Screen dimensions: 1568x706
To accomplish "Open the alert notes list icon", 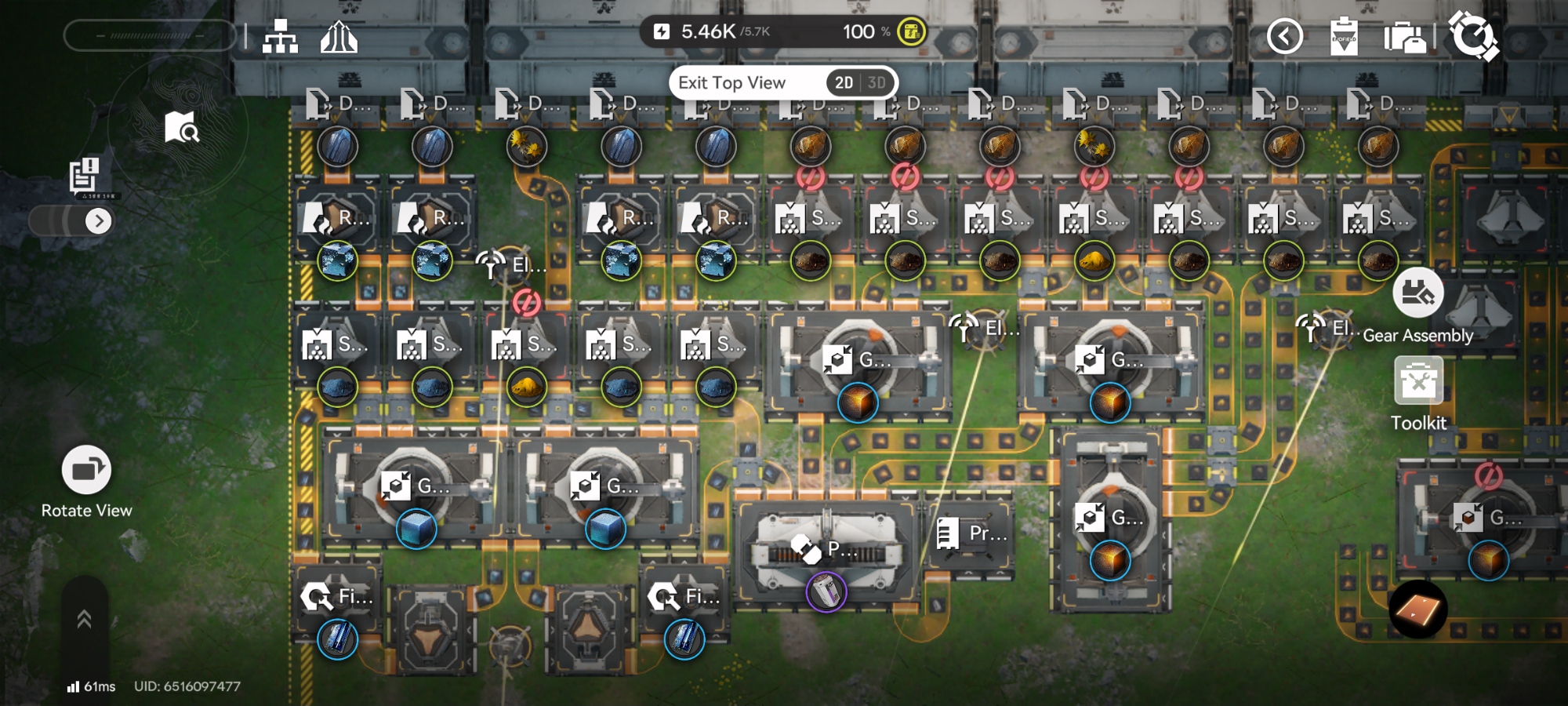I will [84, 175].
